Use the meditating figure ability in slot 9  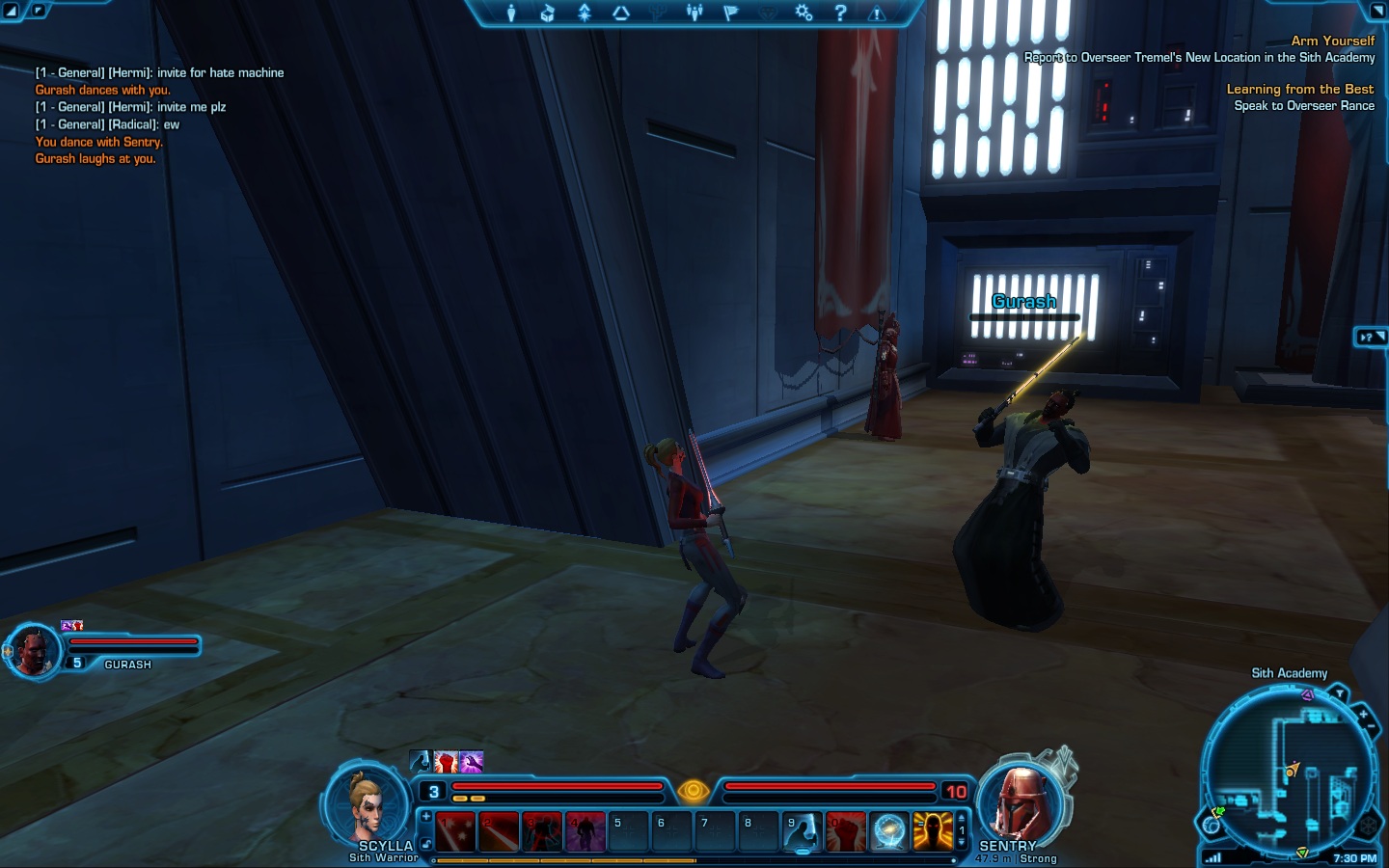point(802,831)
